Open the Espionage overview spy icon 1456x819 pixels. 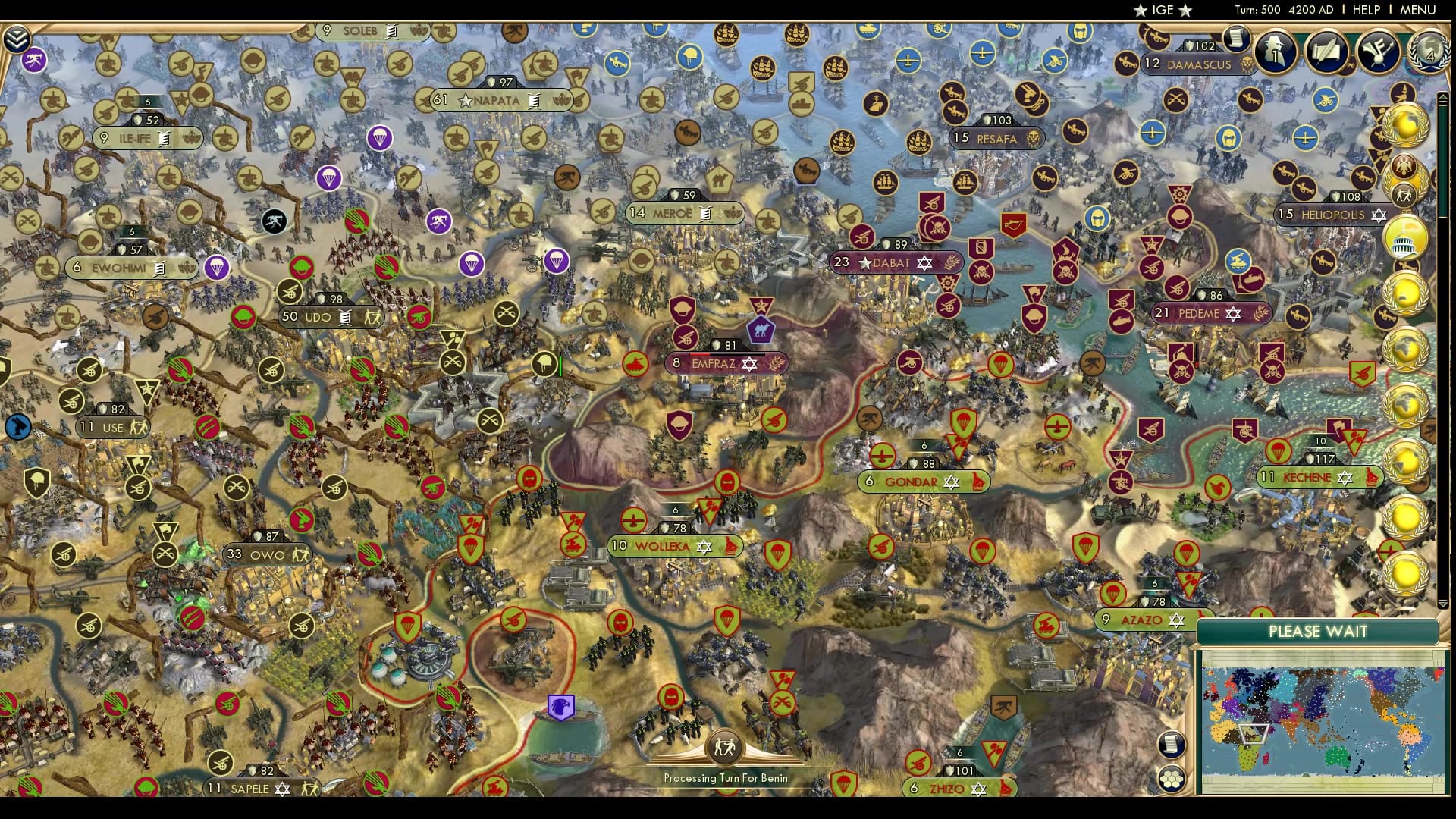coord(1277,51)
